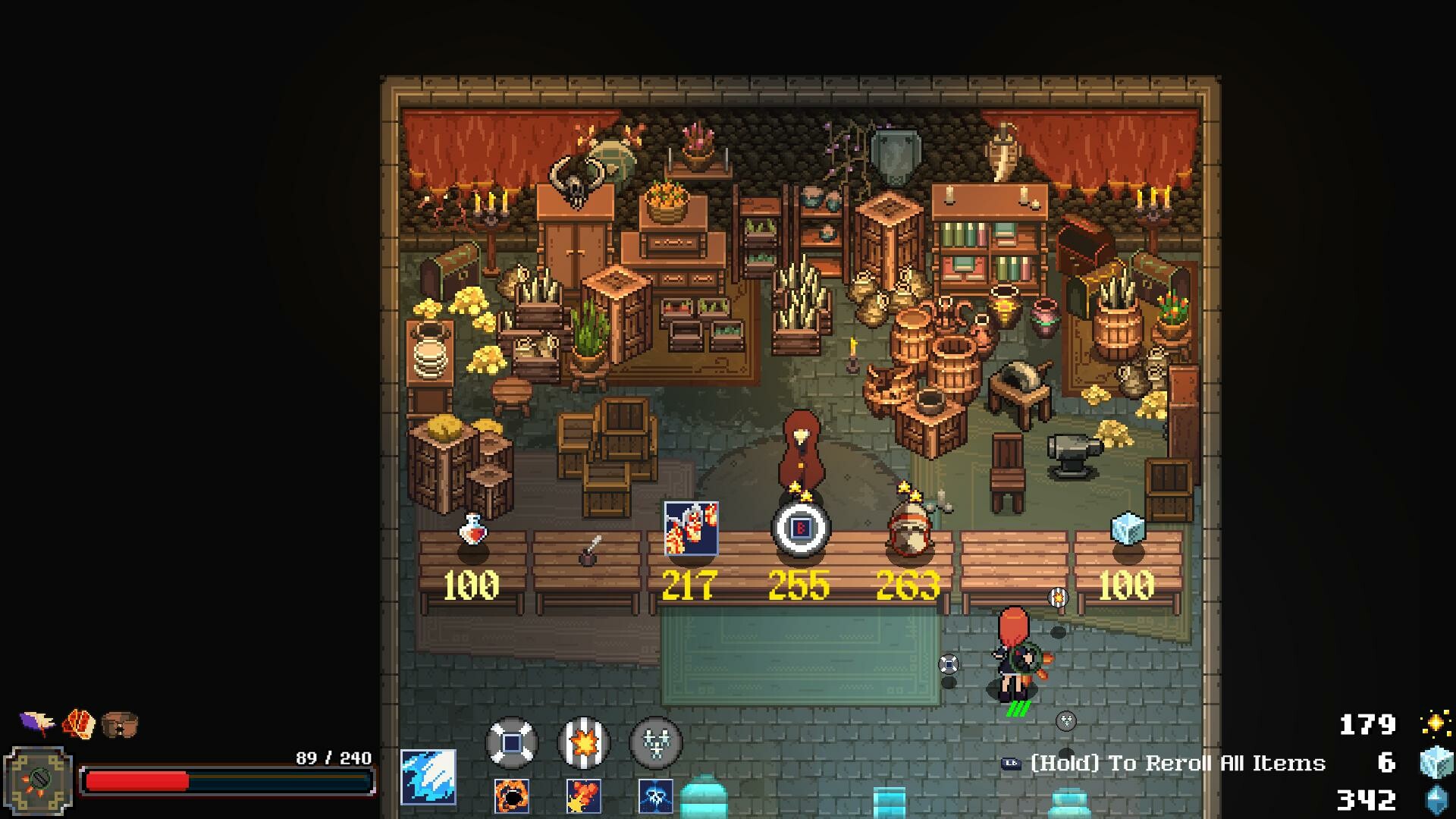The width and height of the screenshot is (1456, 819).
Task: Select the explosion status orb icon
Action: [x=583, y=742]
